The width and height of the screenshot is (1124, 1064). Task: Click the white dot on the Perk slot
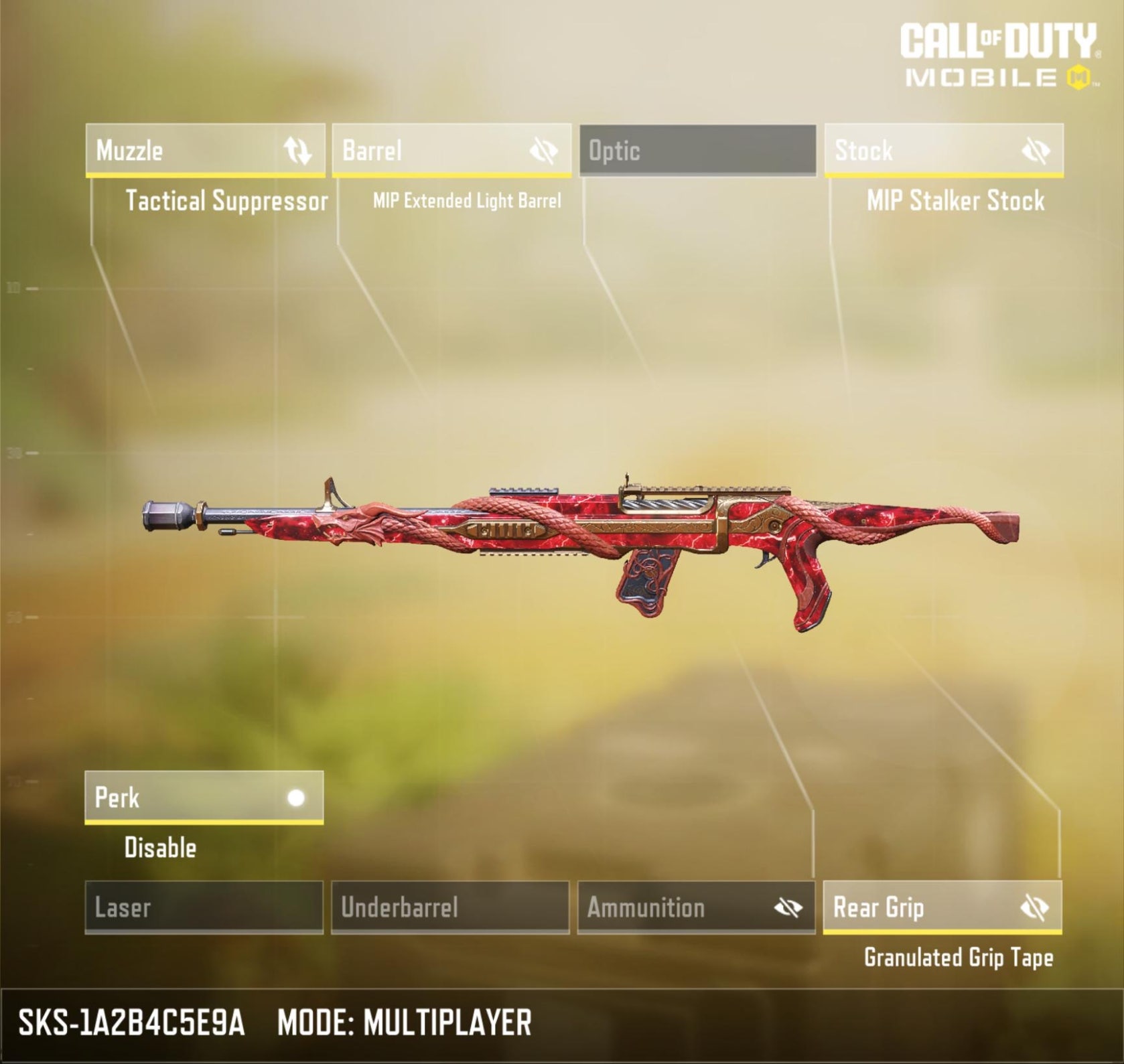(x=296, y=797)
